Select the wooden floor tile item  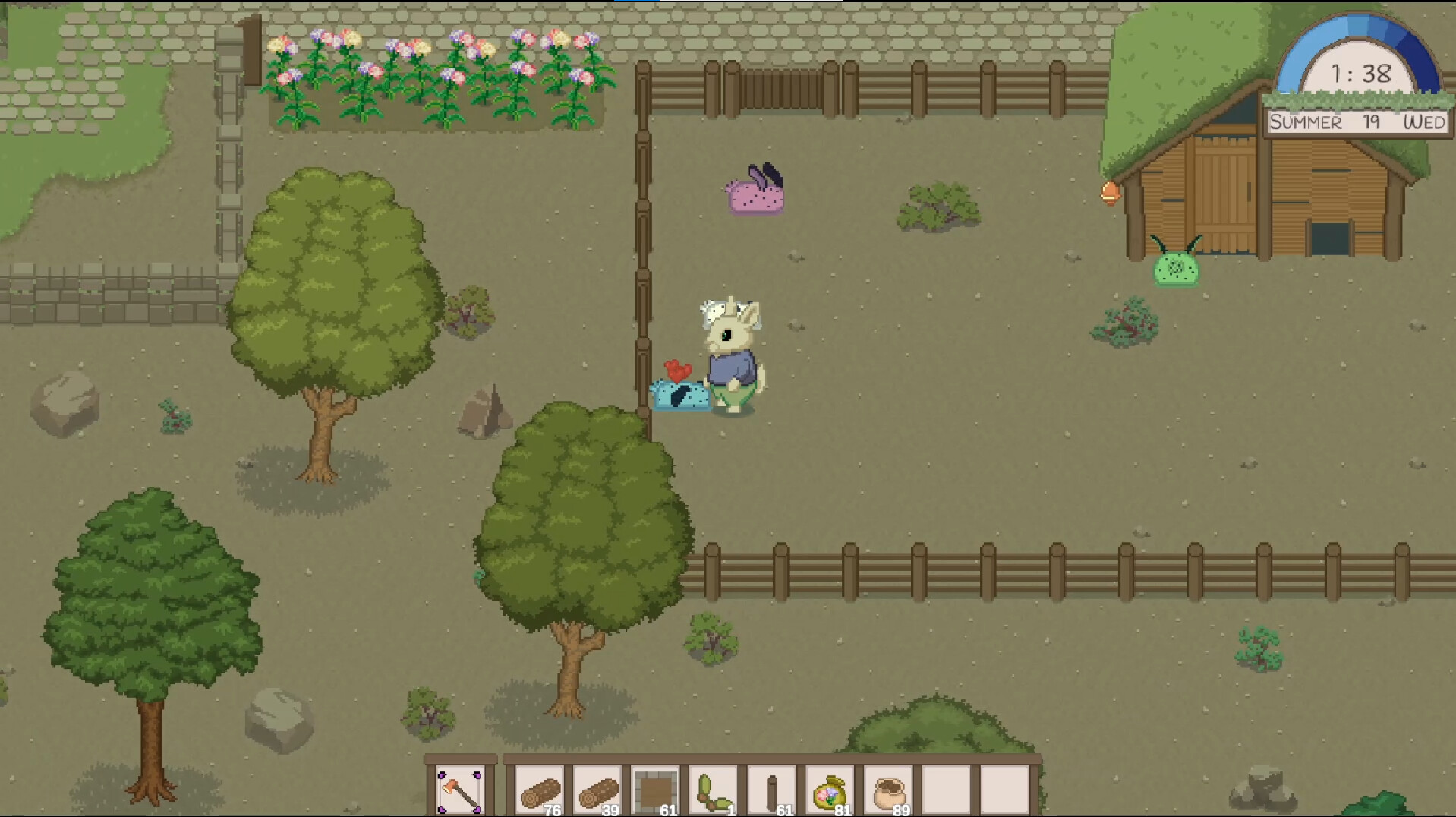click(655, 788)
